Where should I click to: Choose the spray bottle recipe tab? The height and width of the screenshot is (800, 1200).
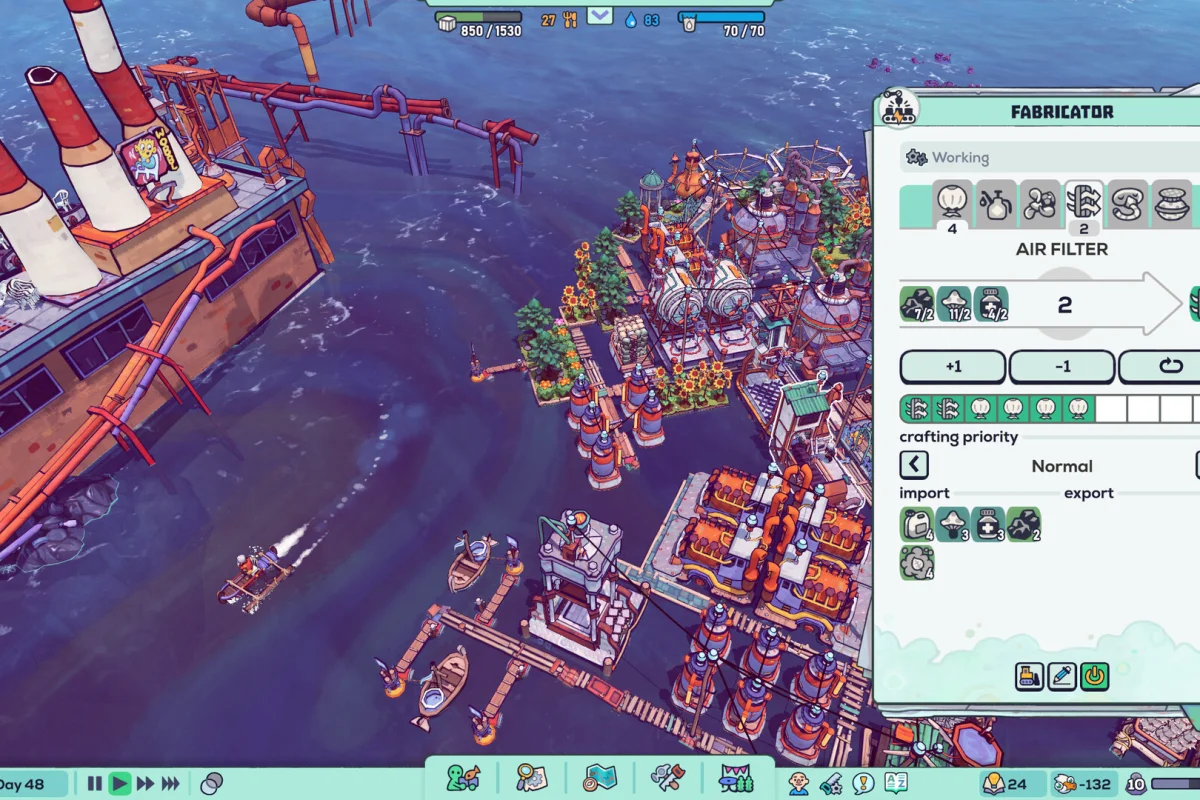tap(996, 203)
